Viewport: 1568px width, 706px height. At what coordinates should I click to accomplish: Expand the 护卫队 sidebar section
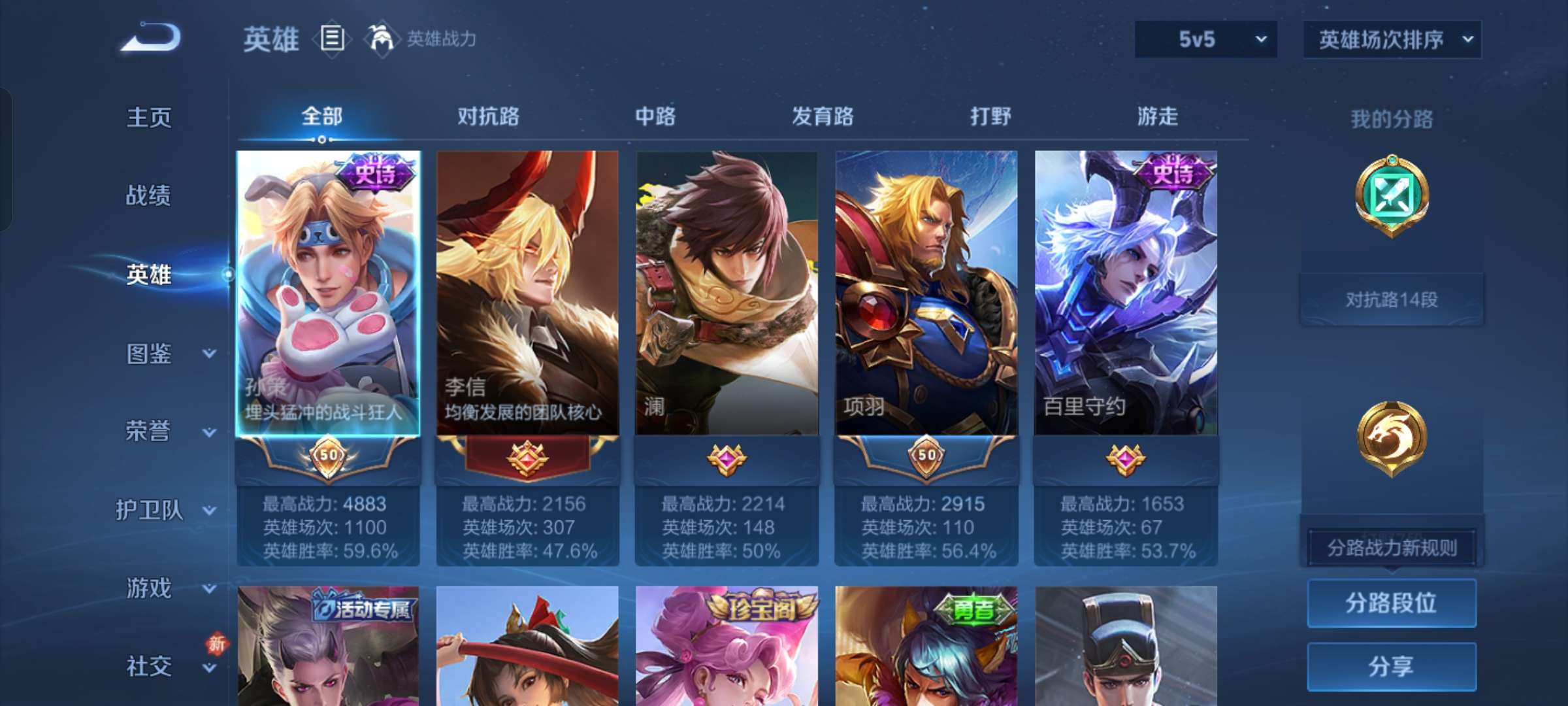coord(152,510)
